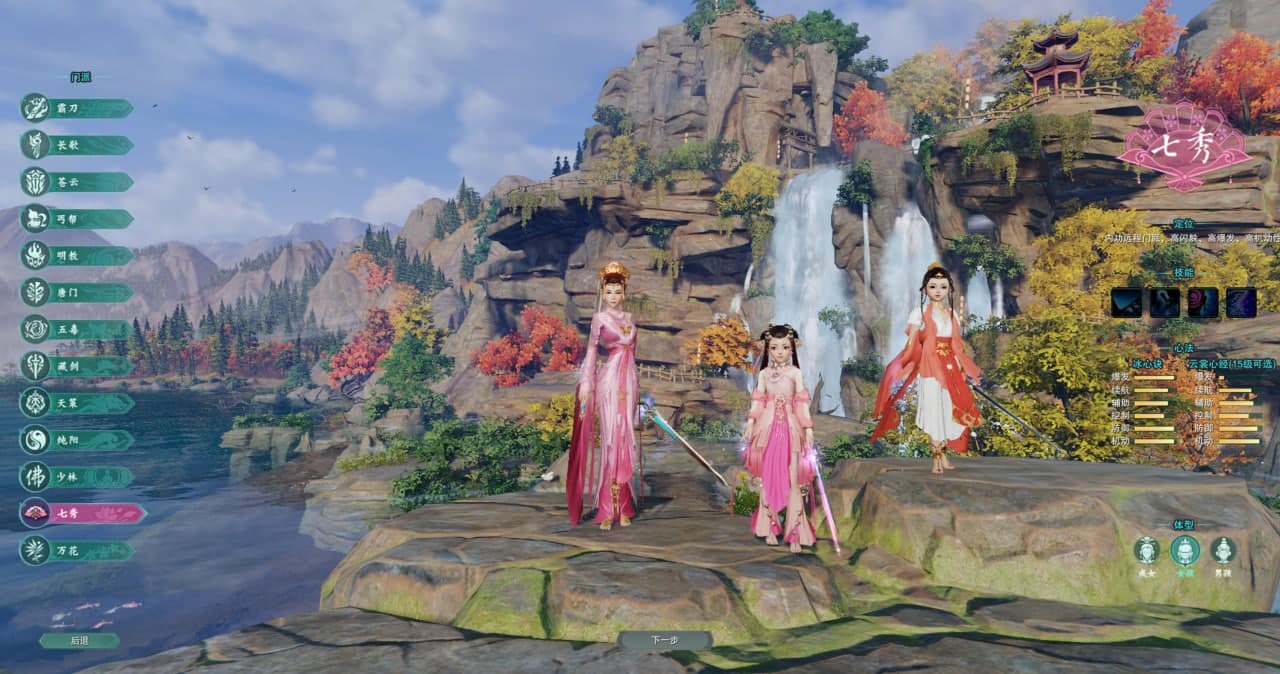1280x674 pixels.
Task: Choose the 唐门 sect
Action: (x=78, y=293)
